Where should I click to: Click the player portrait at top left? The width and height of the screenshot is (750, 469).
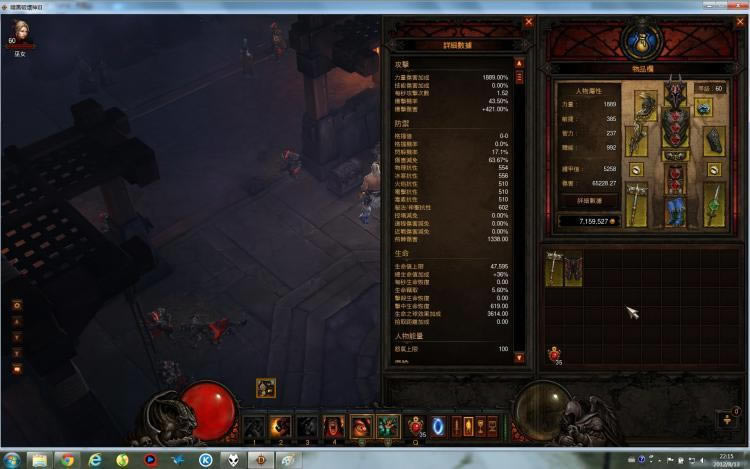click(18, 30)
